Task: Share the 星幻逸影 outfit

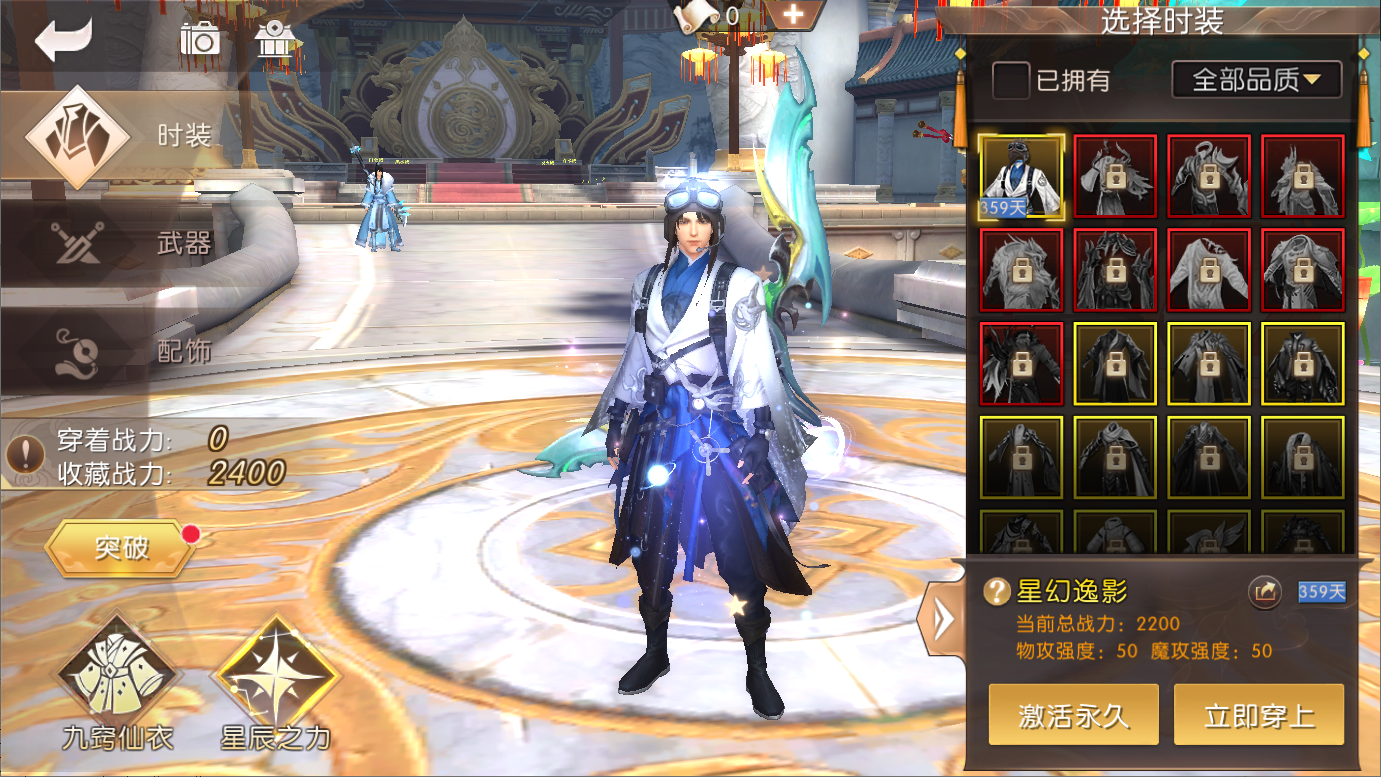Action: click(x=1265, y=592)
